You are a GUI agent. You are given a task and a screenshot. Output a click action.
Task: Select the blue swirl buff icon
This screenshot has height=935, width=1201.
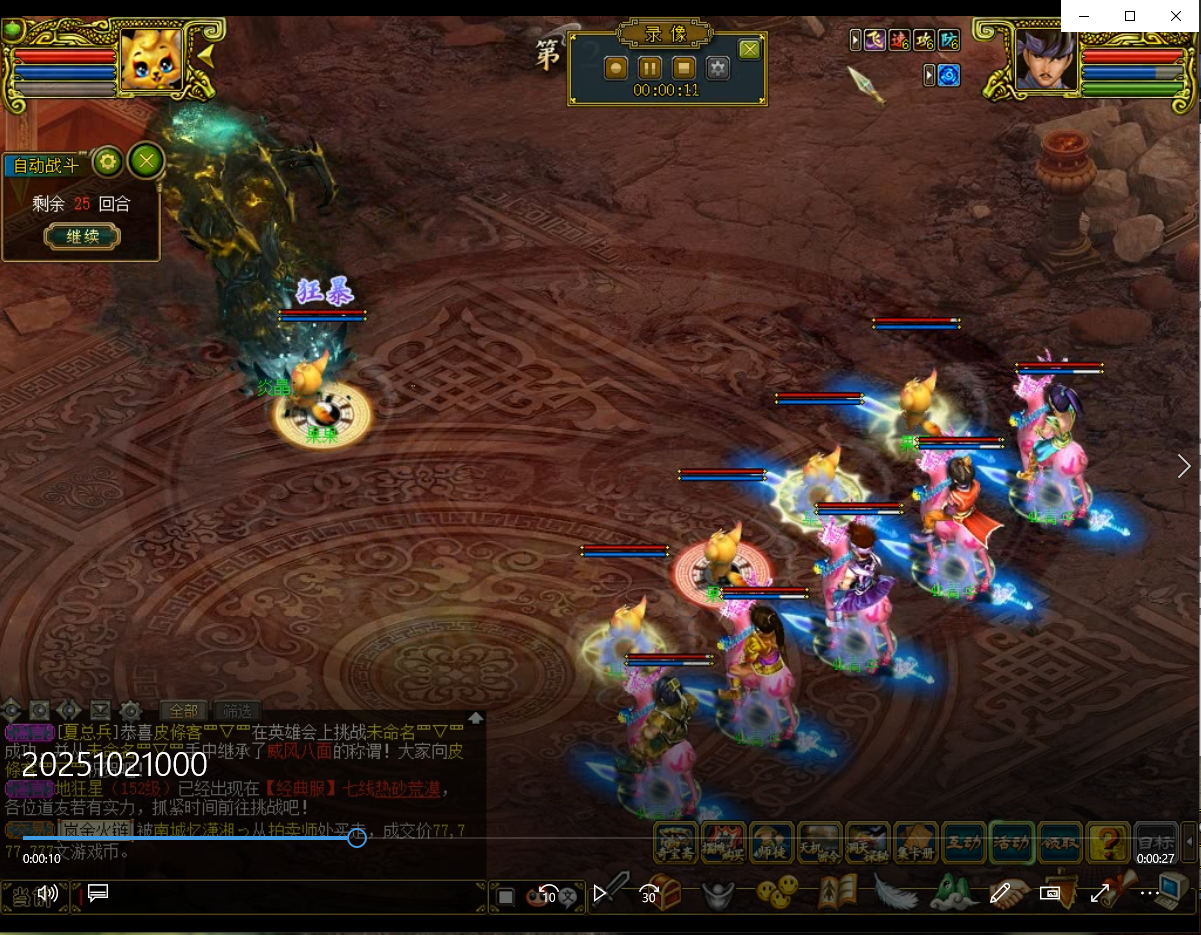click(949, 75)
